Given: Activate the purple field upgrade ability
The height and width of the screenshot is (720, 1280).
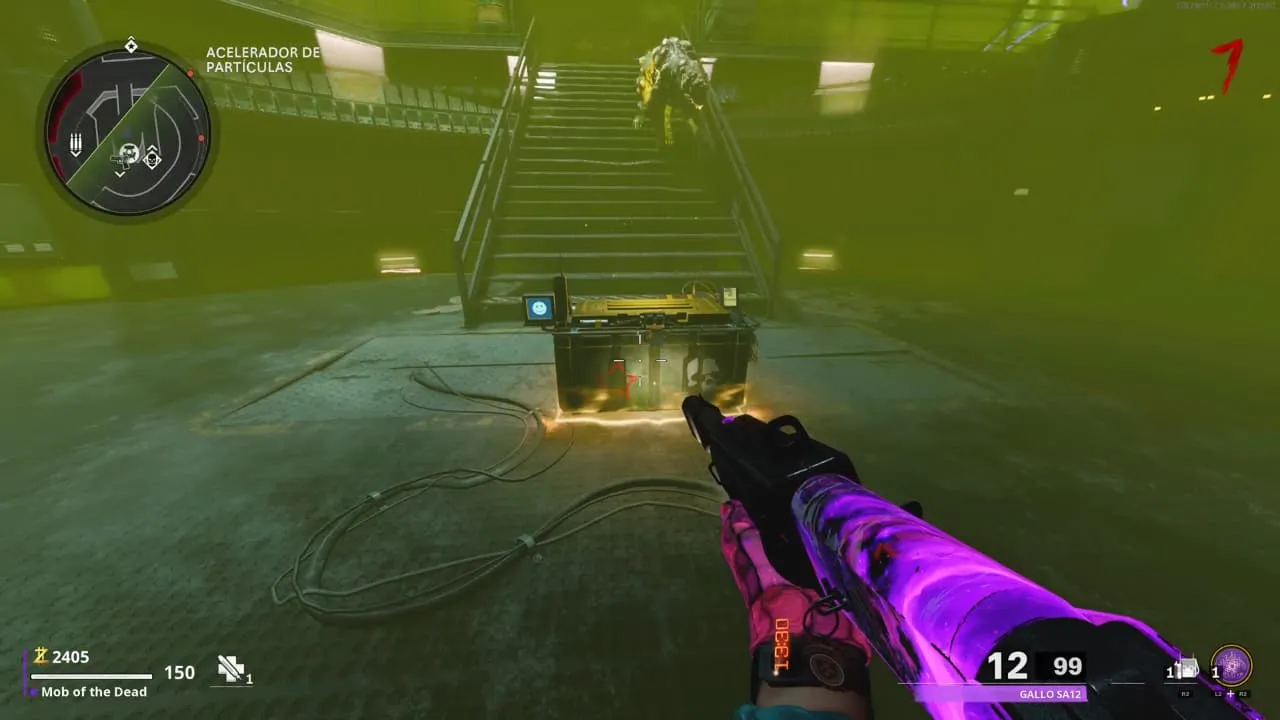Looking at the screenshot, I should pos(1231,666).
